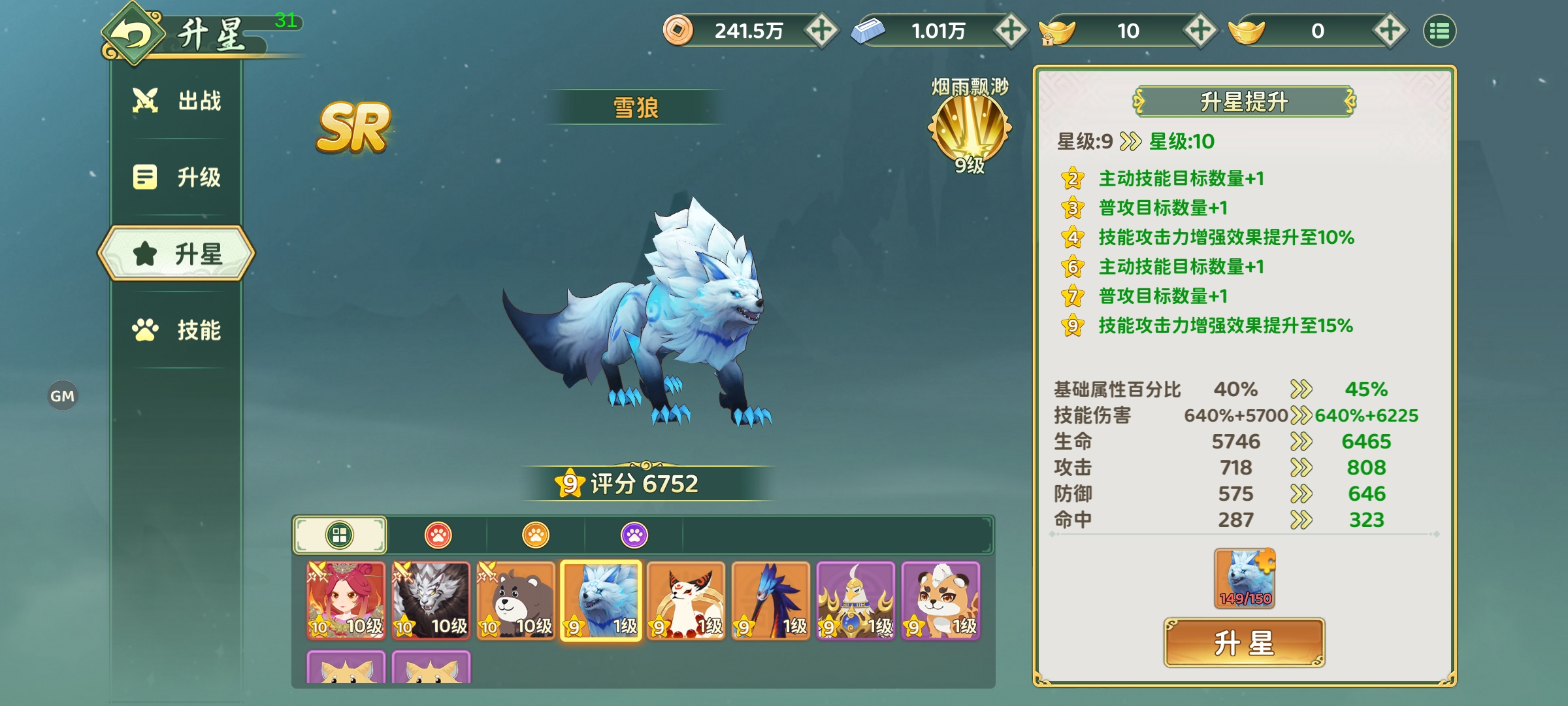This screenshot has width=1568, height=706.
Task: Select the 10级 bear pet thumbnail
Action: (515, 601)
